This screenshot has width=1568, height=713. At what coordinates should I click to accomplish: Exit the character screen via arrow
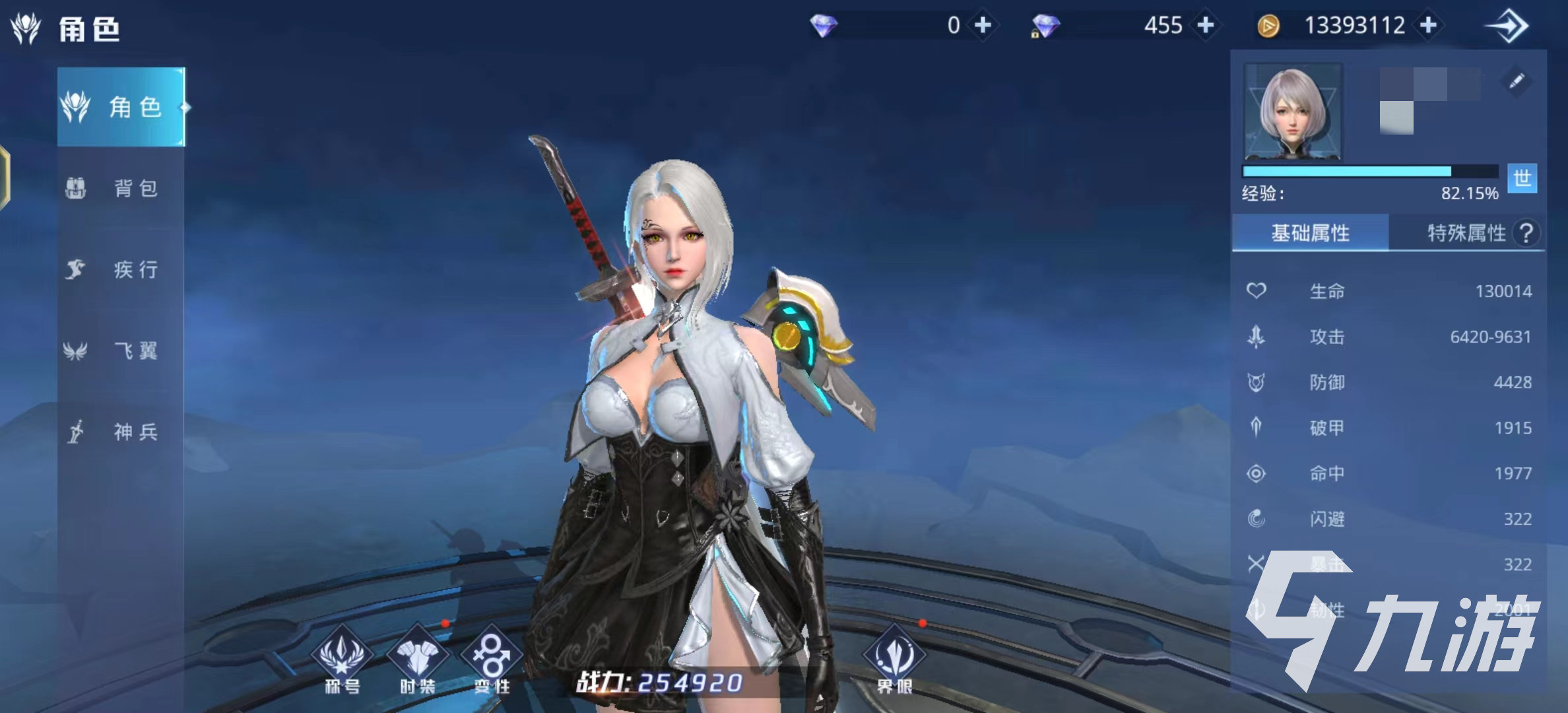[1507, 26]
